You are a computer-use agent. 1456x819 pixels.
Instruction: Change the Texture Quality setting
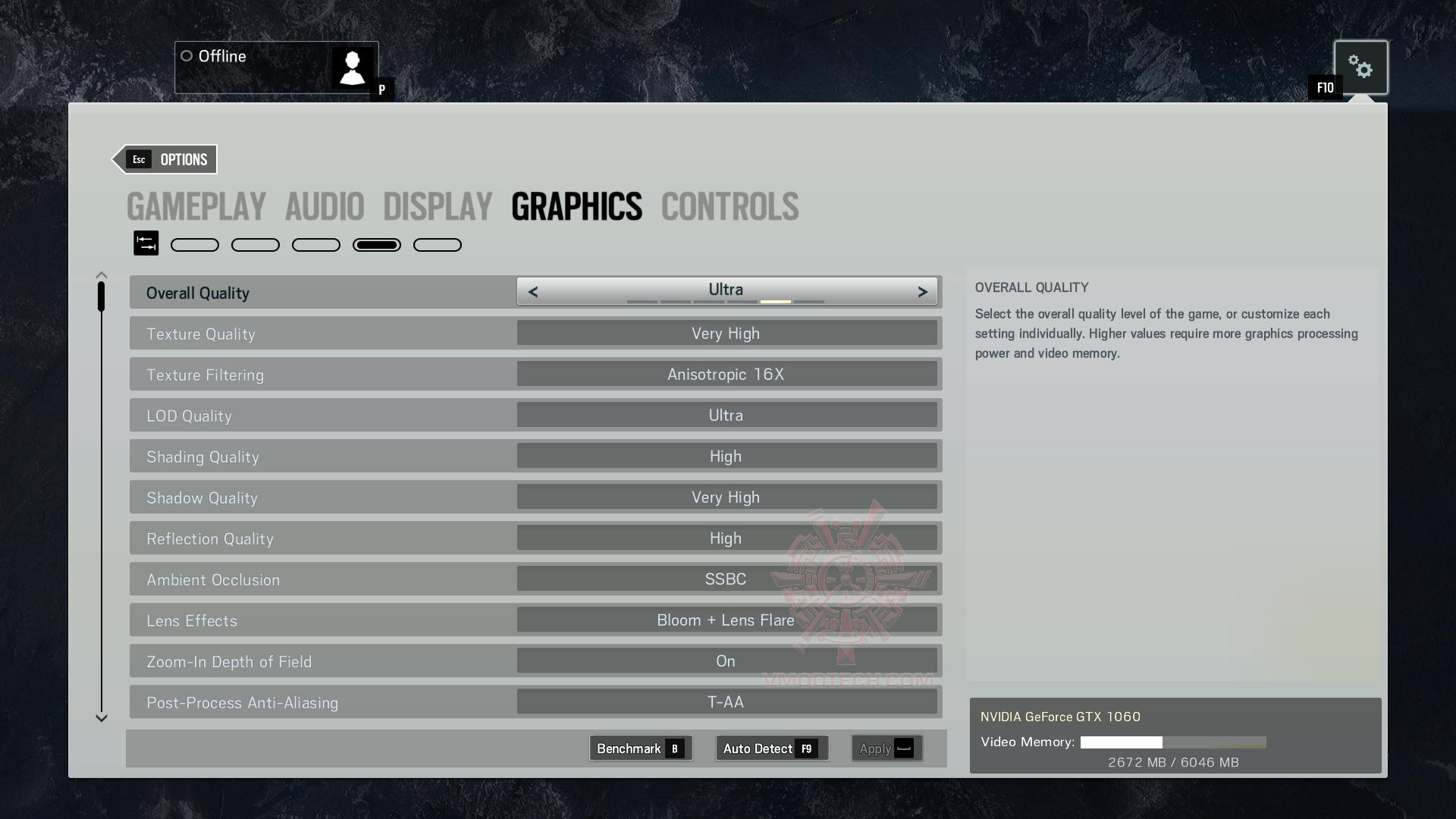pyautogui.click(x=726, y=332)
